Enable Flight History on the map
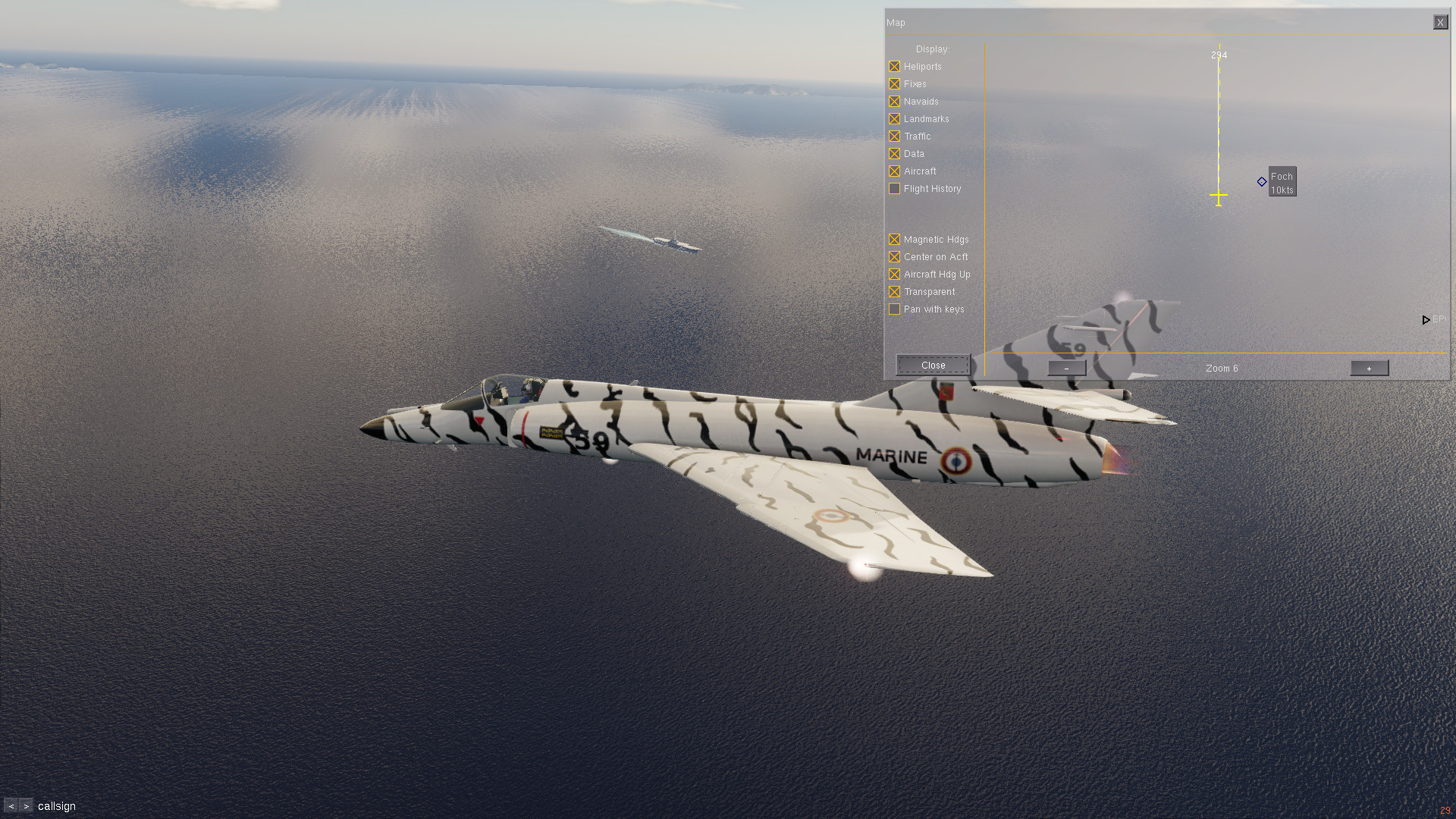This screenshot has width=1456, height=819. [895, 189]
